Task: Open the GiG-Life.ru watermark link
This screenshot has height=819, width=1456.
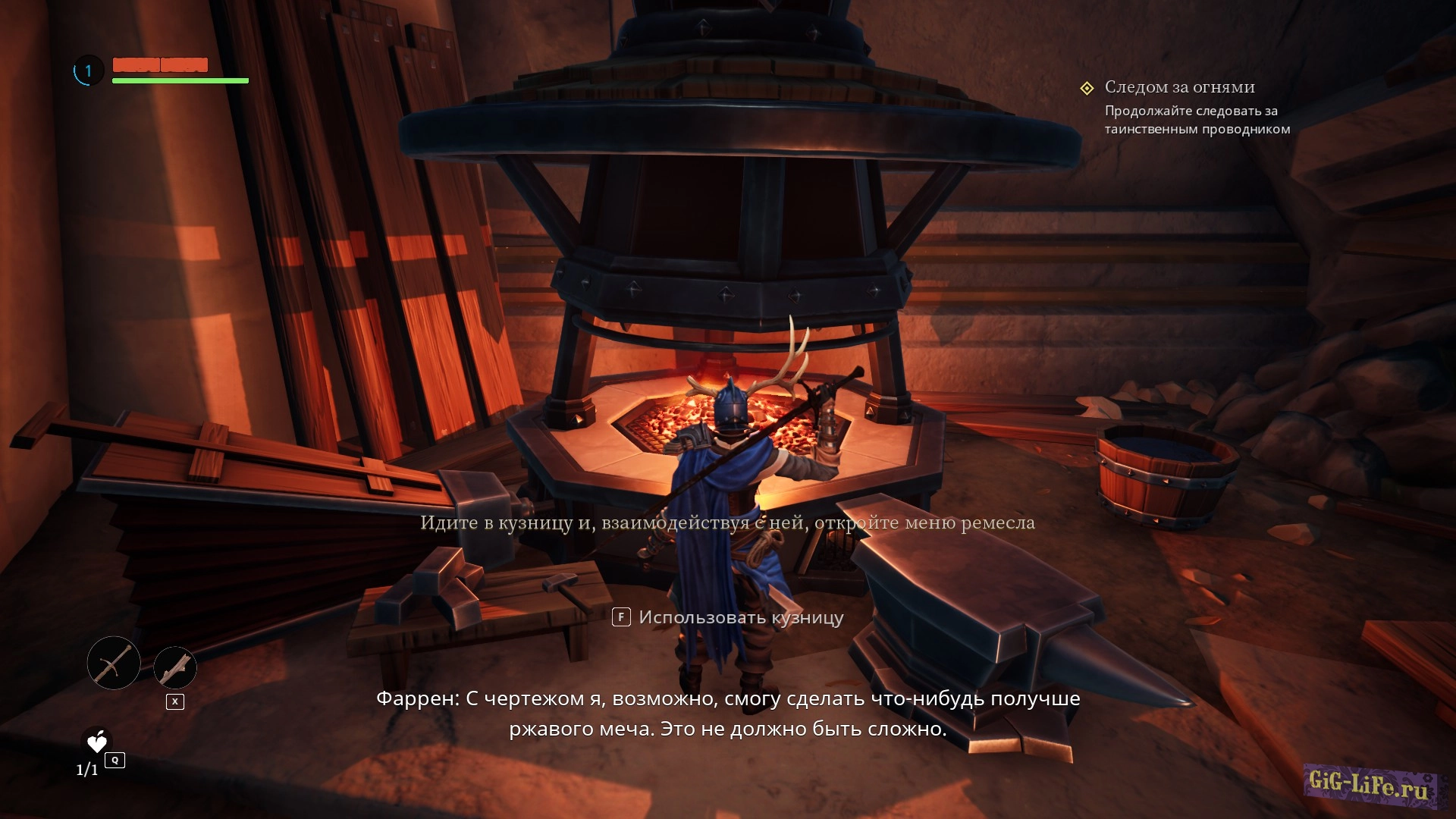Action: [1369, 784]
